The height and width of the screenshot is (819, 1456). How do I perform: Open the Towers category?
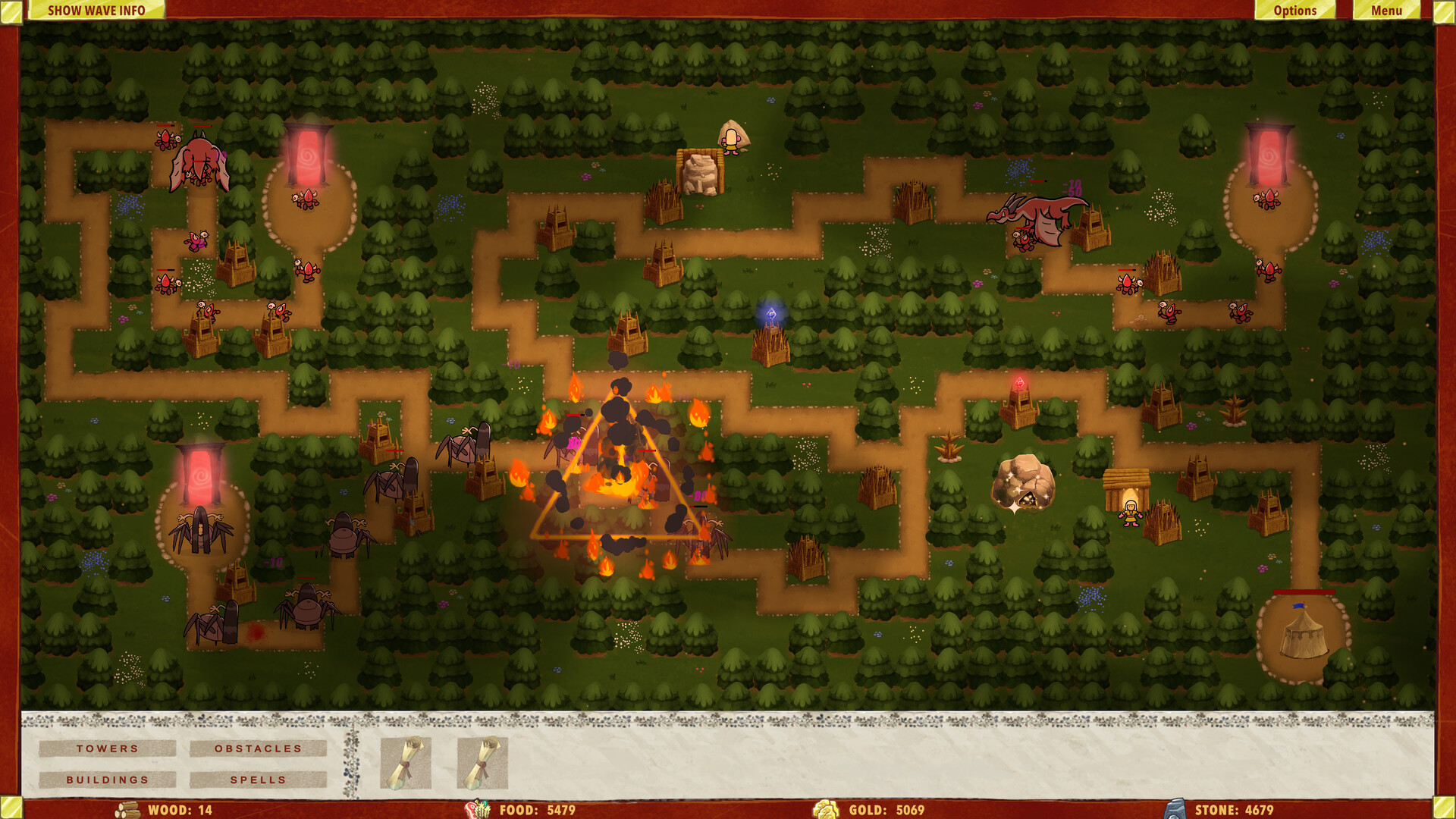point(107,748)
